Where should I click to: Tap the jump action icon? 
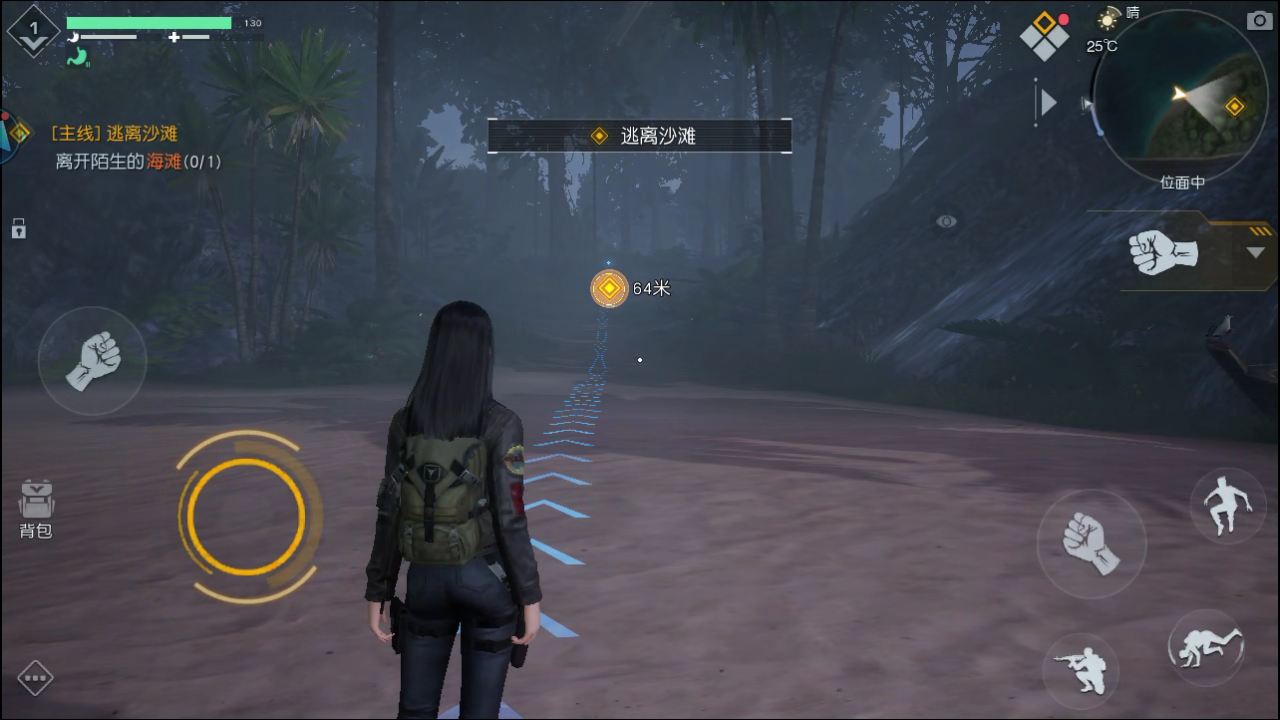pos(1228,506)
